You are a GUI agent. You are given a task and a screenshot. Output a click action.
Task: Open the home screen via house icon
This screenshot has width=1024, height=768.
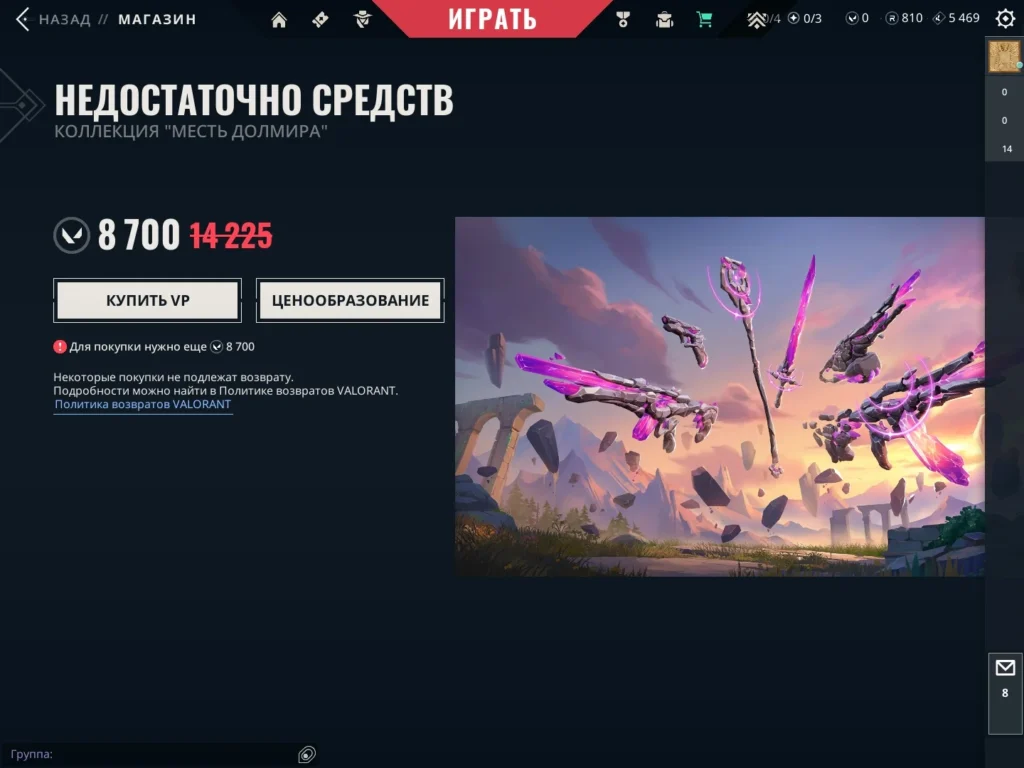[279, 19]
